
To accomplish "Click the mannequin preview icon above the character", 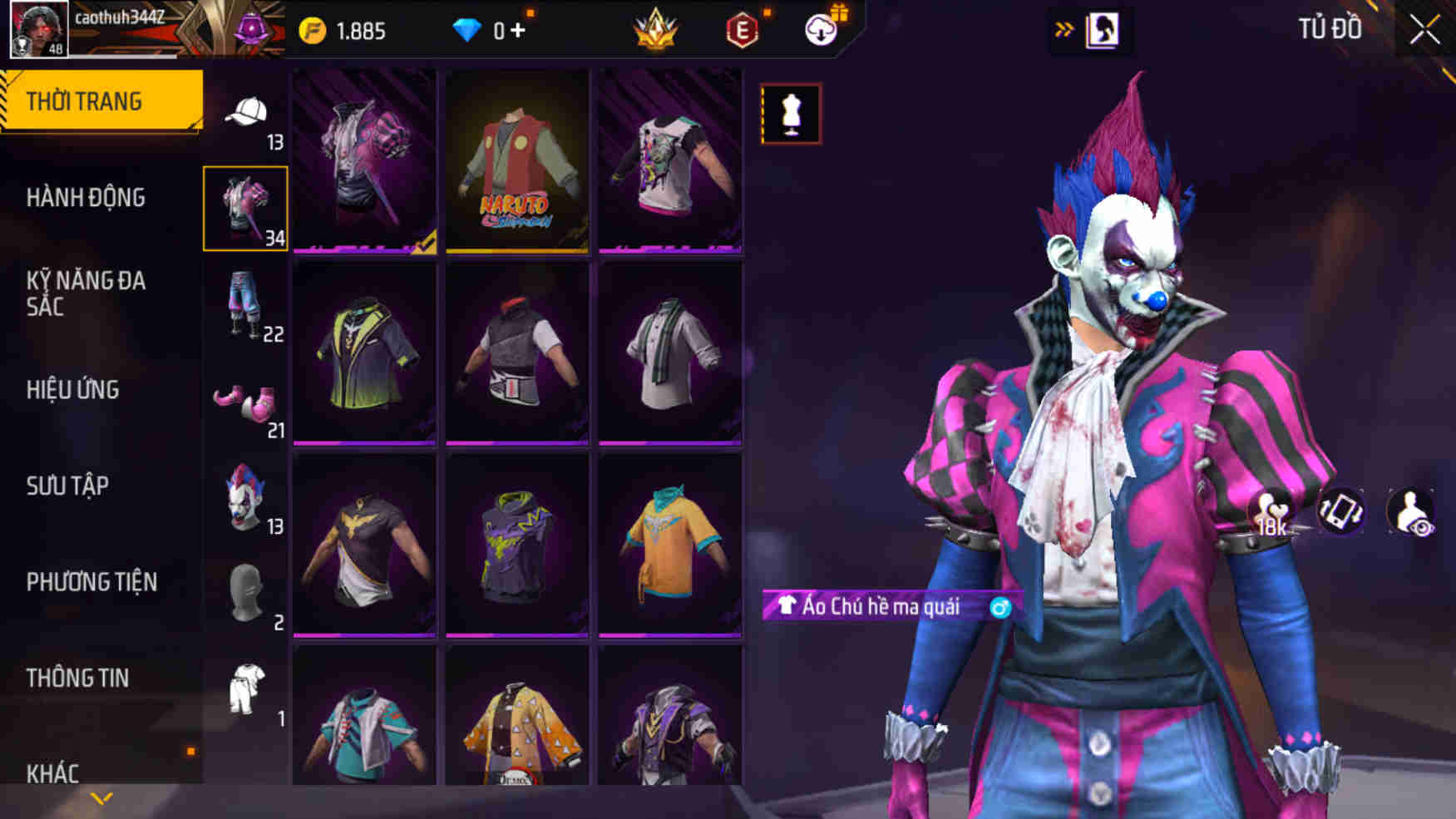I will [791, 113].
